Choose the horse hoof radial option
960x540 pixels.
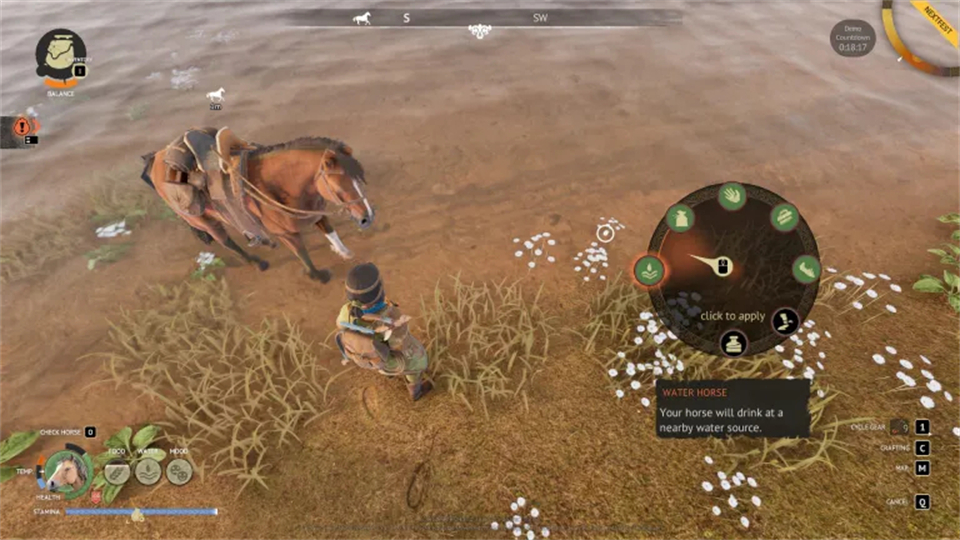pyautogui.click(x=806, y=268)
